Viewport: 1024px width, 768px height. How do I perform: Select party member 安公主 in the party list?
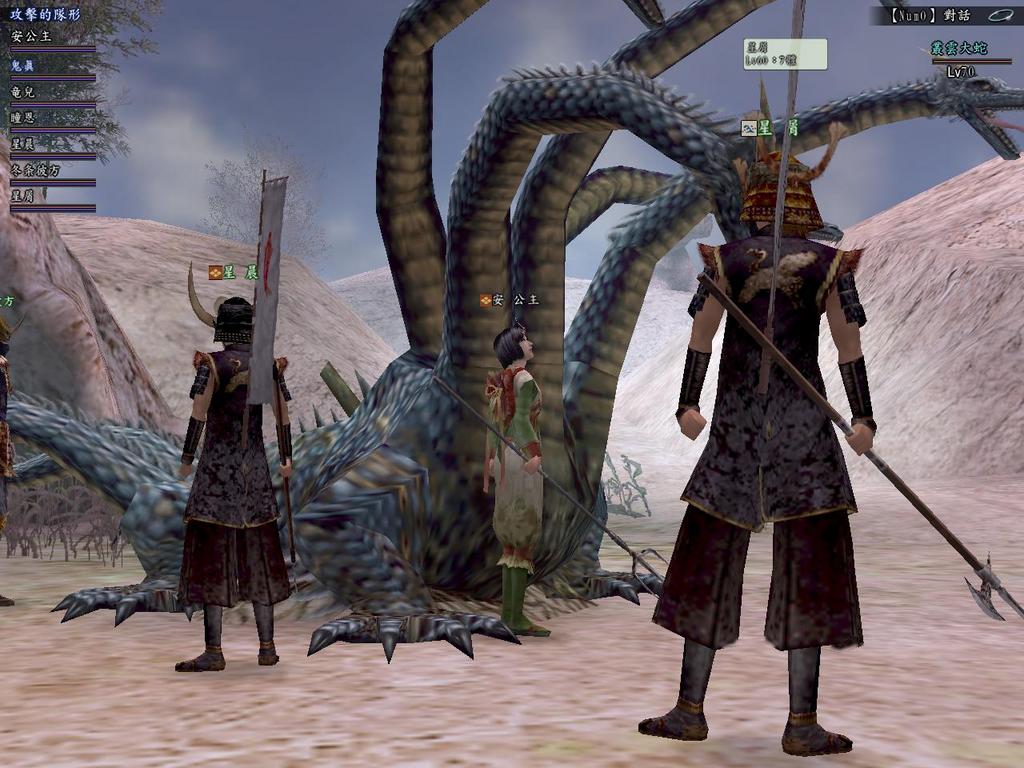[32, 37]
